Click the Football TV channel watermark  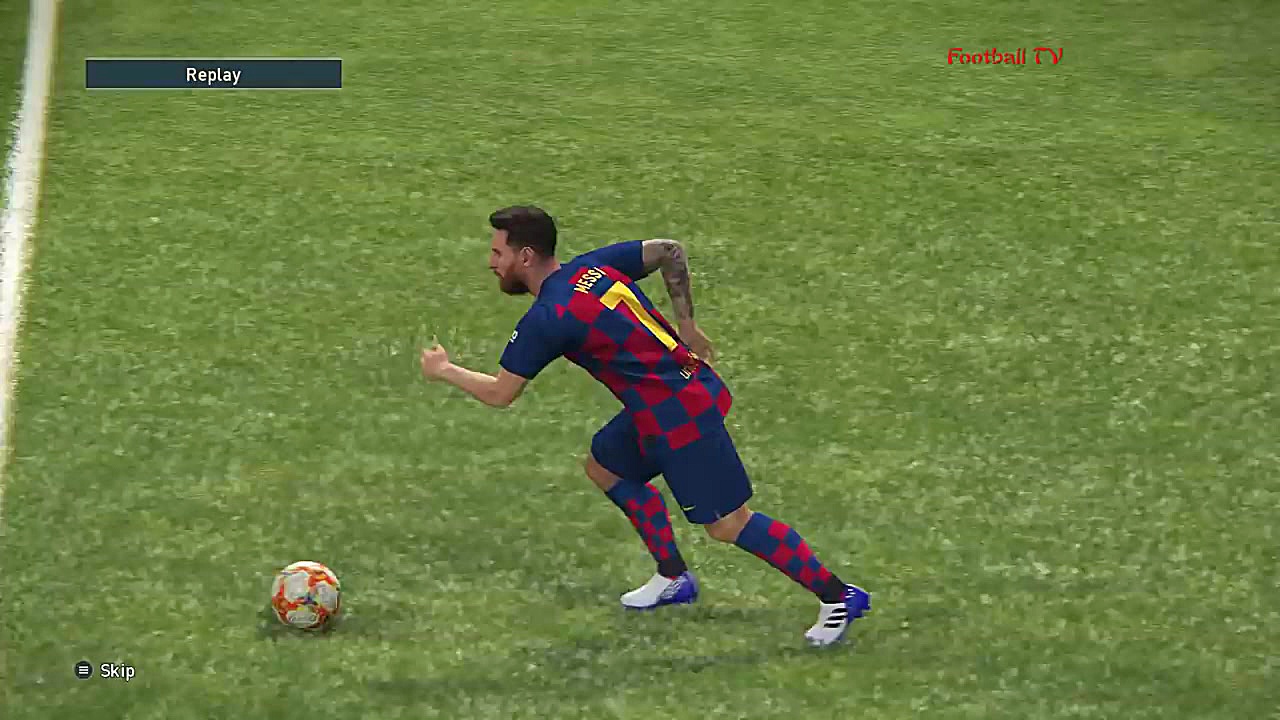point(1003,57)
